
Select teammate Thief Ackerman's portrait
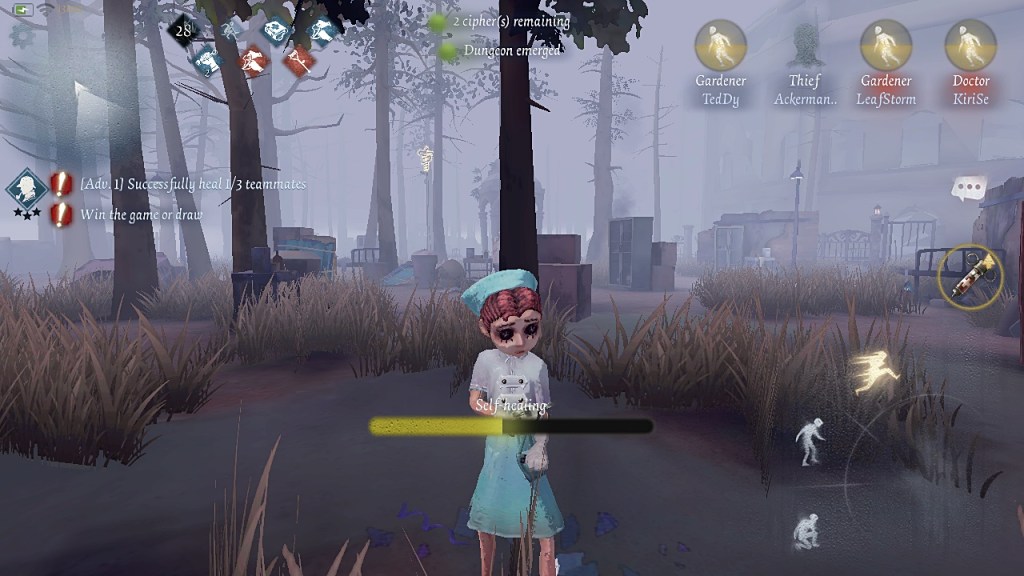click(x=803, y=45)
